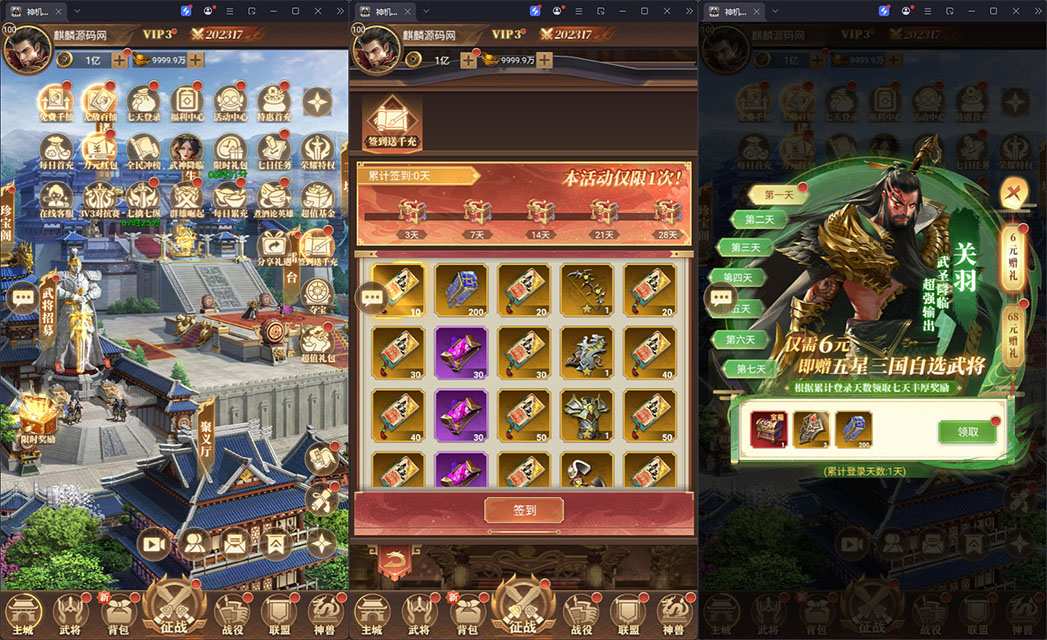Choose the 第七天 day tab
Viewport: 1047px width, 640px height.
tap(750, 368)
